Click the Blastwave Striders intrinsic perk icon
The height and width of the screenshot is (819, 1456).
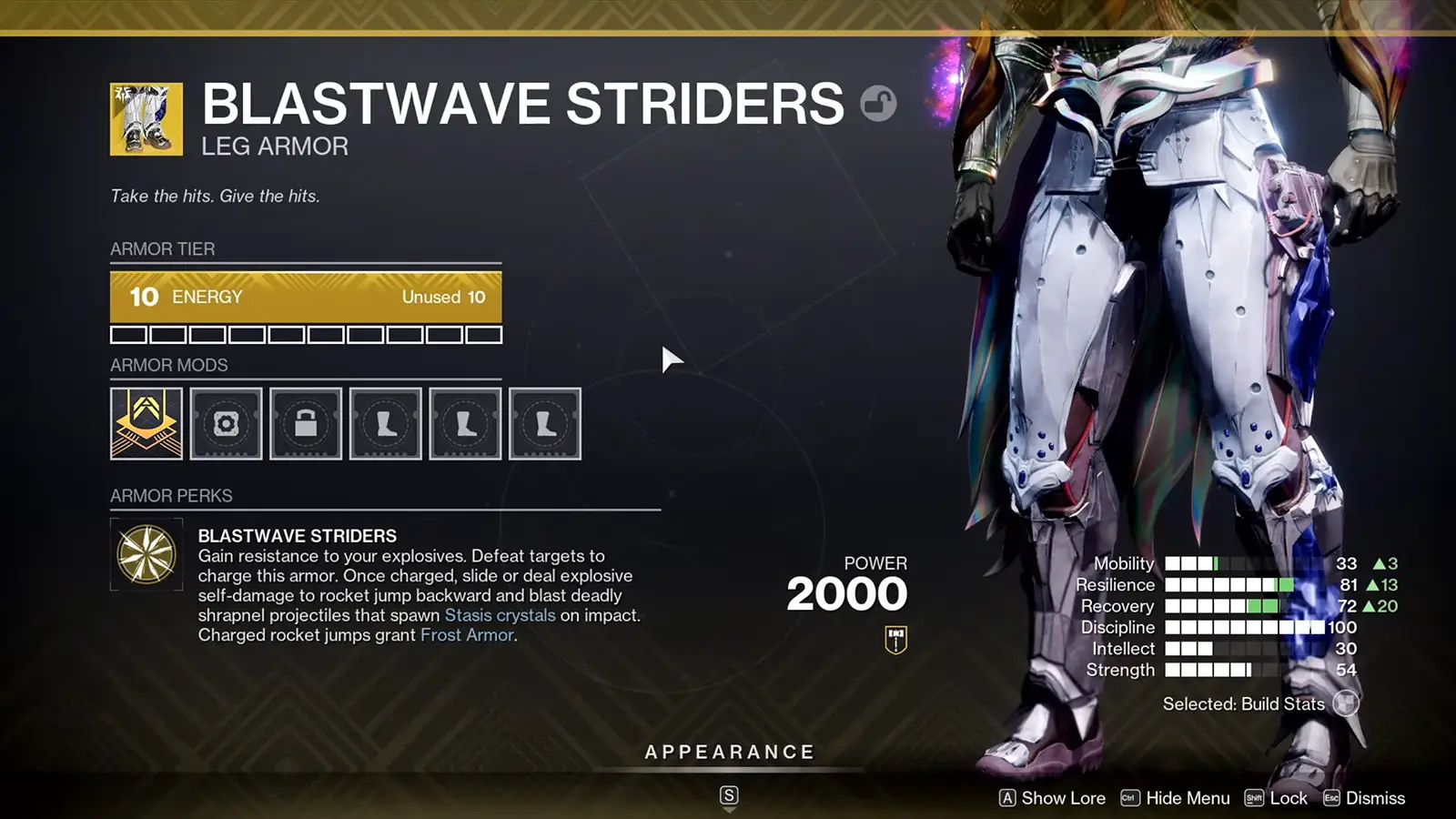click(x=146, y=554)
